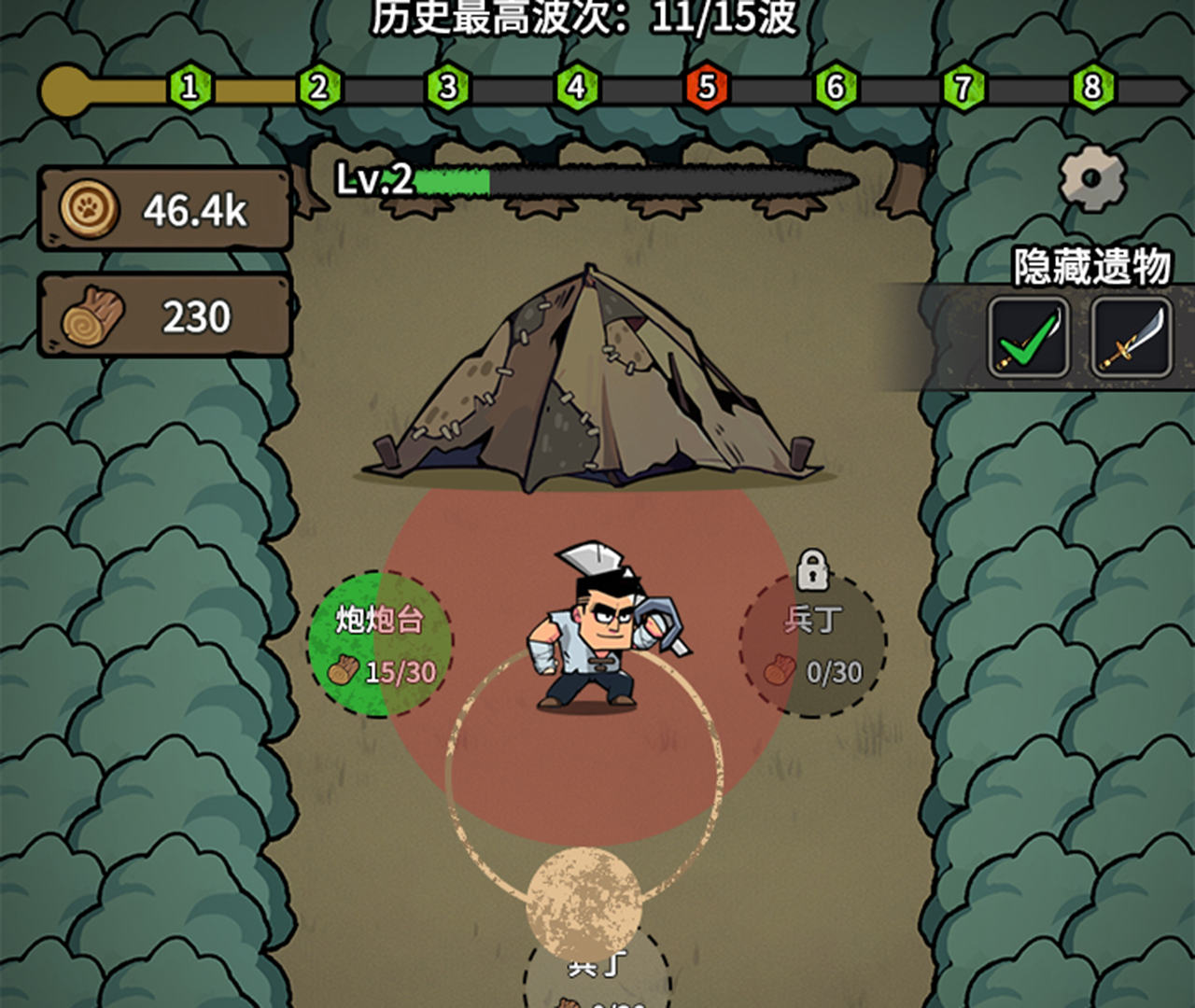
Task: Select the hero character with the sword
Action: pos(589,635)
